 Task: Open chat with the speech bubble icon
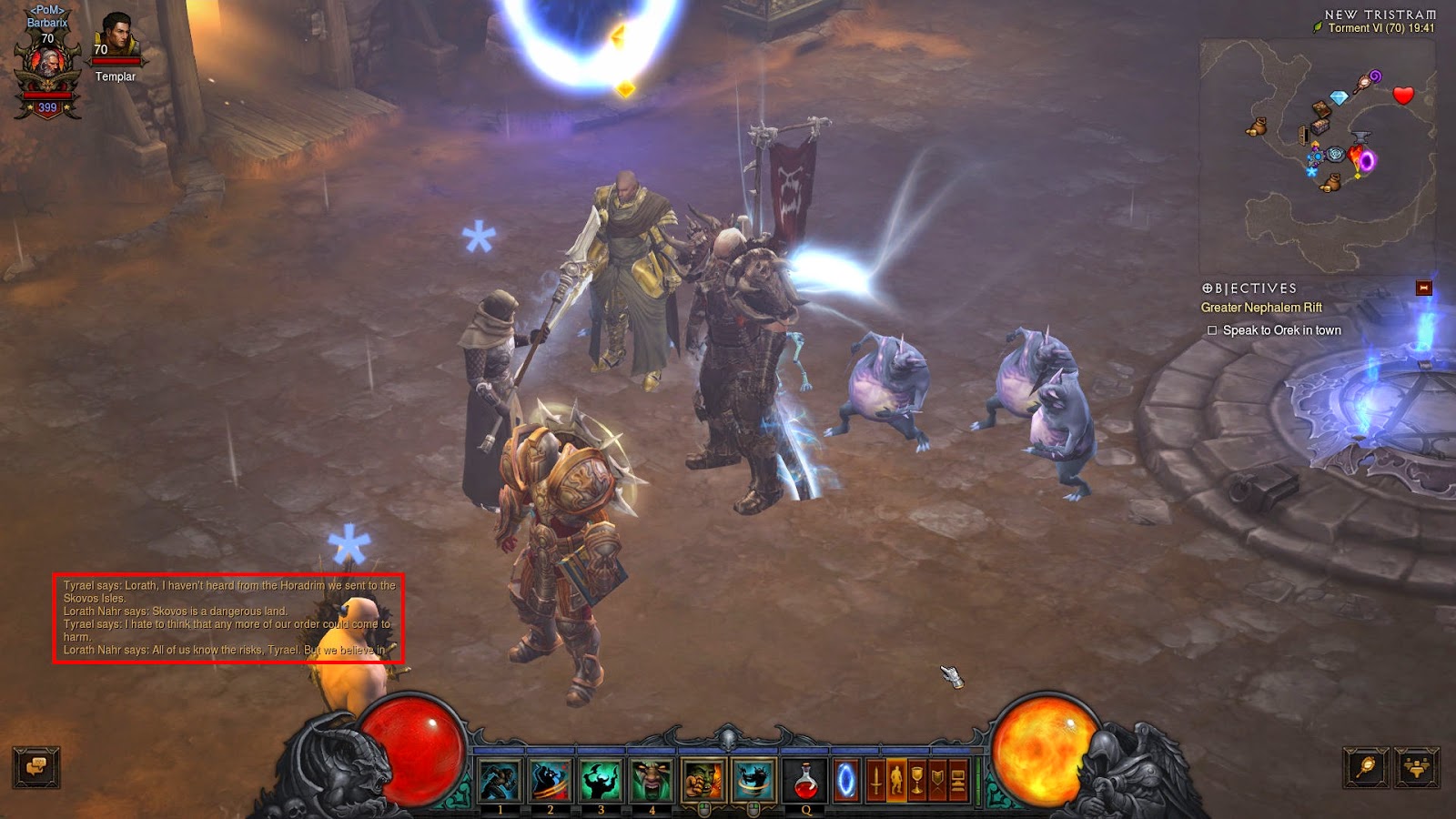[35, 769]
